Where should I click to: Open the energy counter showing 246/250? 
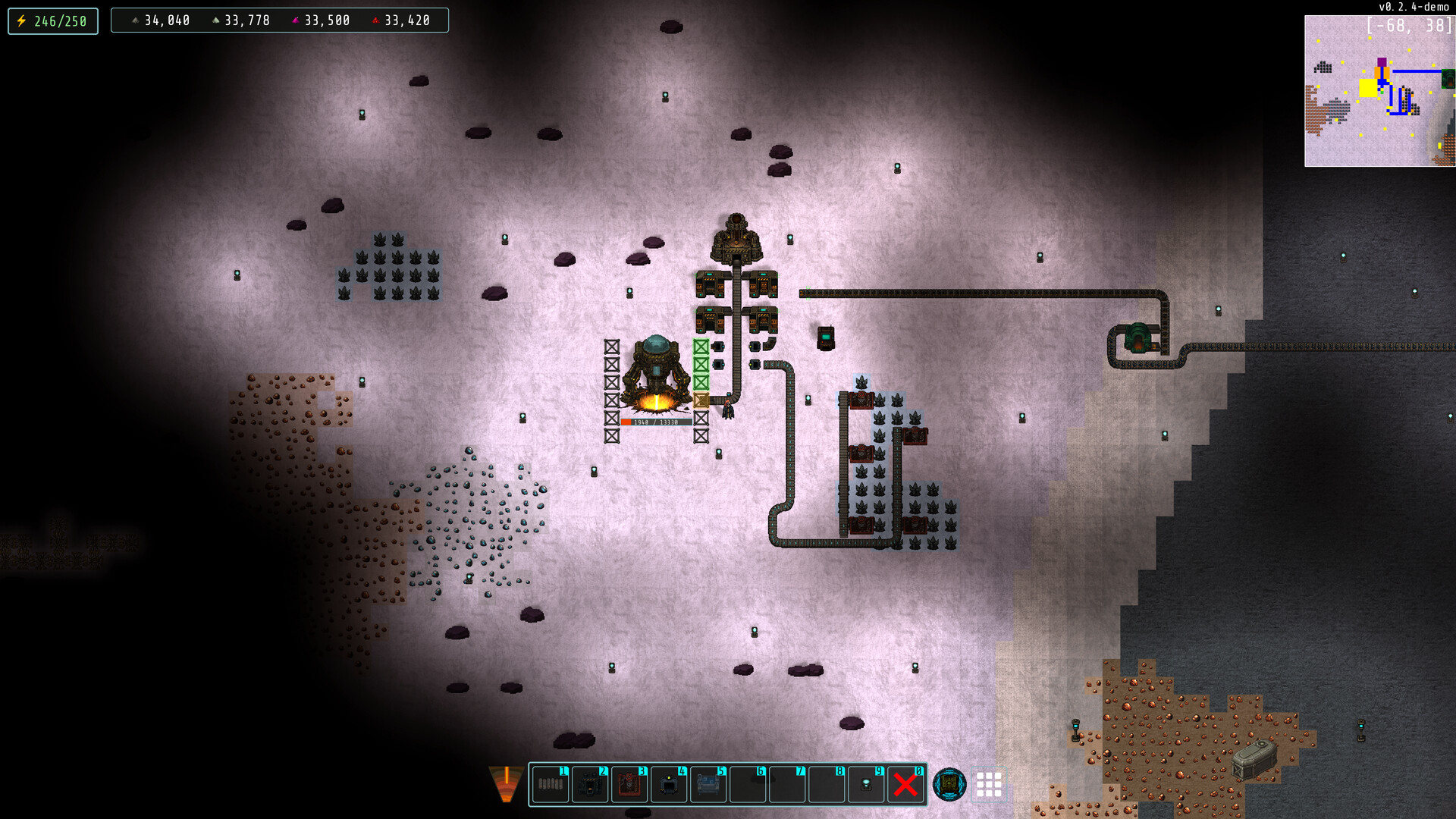(x=52, y=20)
